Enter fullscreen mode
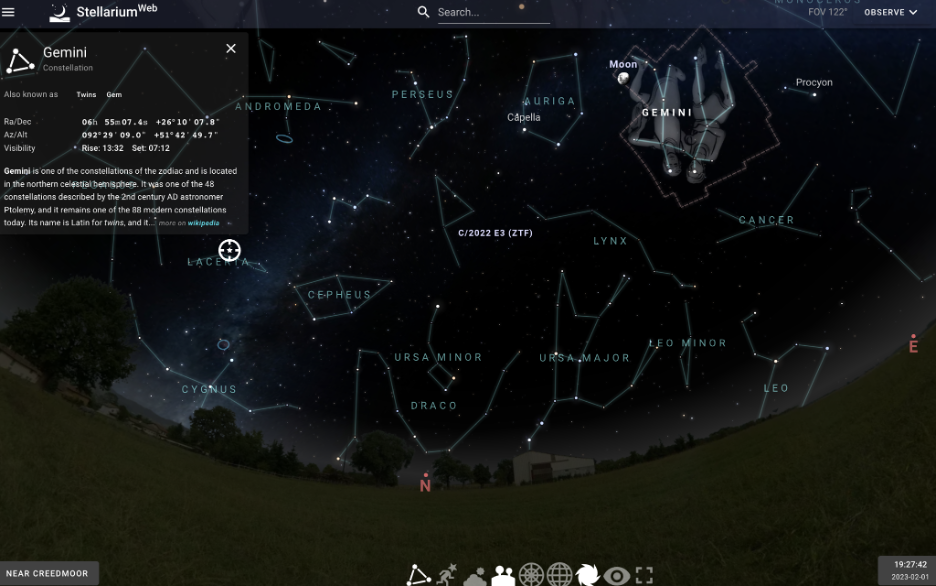936x586 pixels. click(x=644, y=575)
